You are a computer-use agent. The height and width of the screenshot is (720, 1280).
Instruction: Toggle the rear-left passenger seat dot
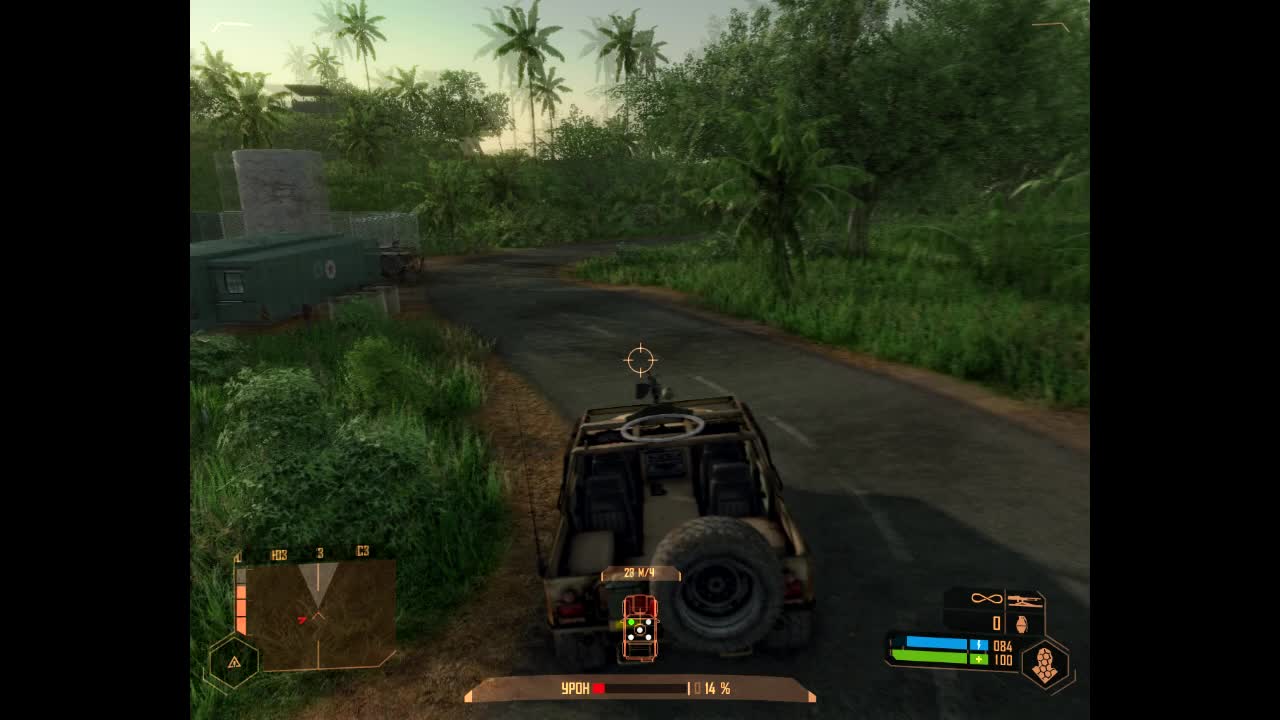(x=630, y=637)
